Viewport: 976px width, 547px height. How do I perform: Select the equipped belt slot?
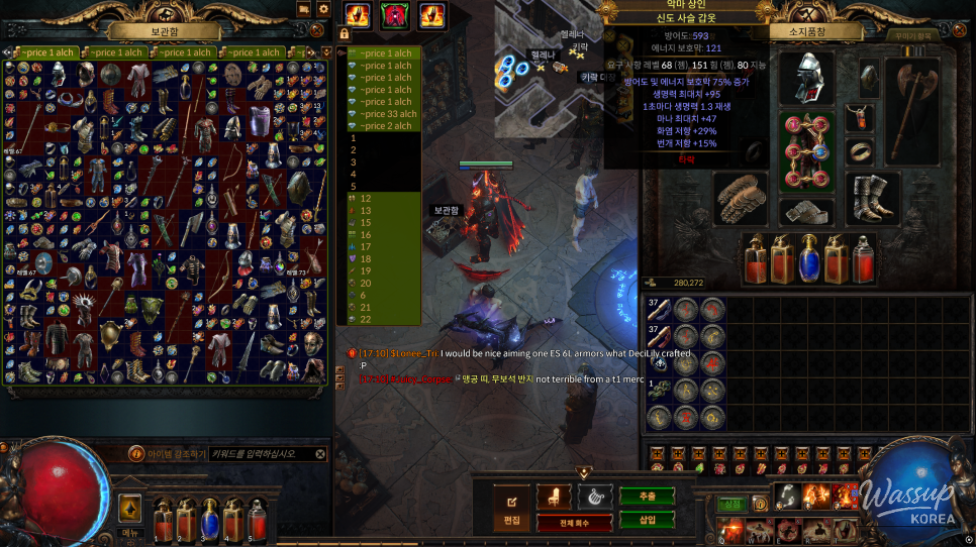click(x=807, y=211)
